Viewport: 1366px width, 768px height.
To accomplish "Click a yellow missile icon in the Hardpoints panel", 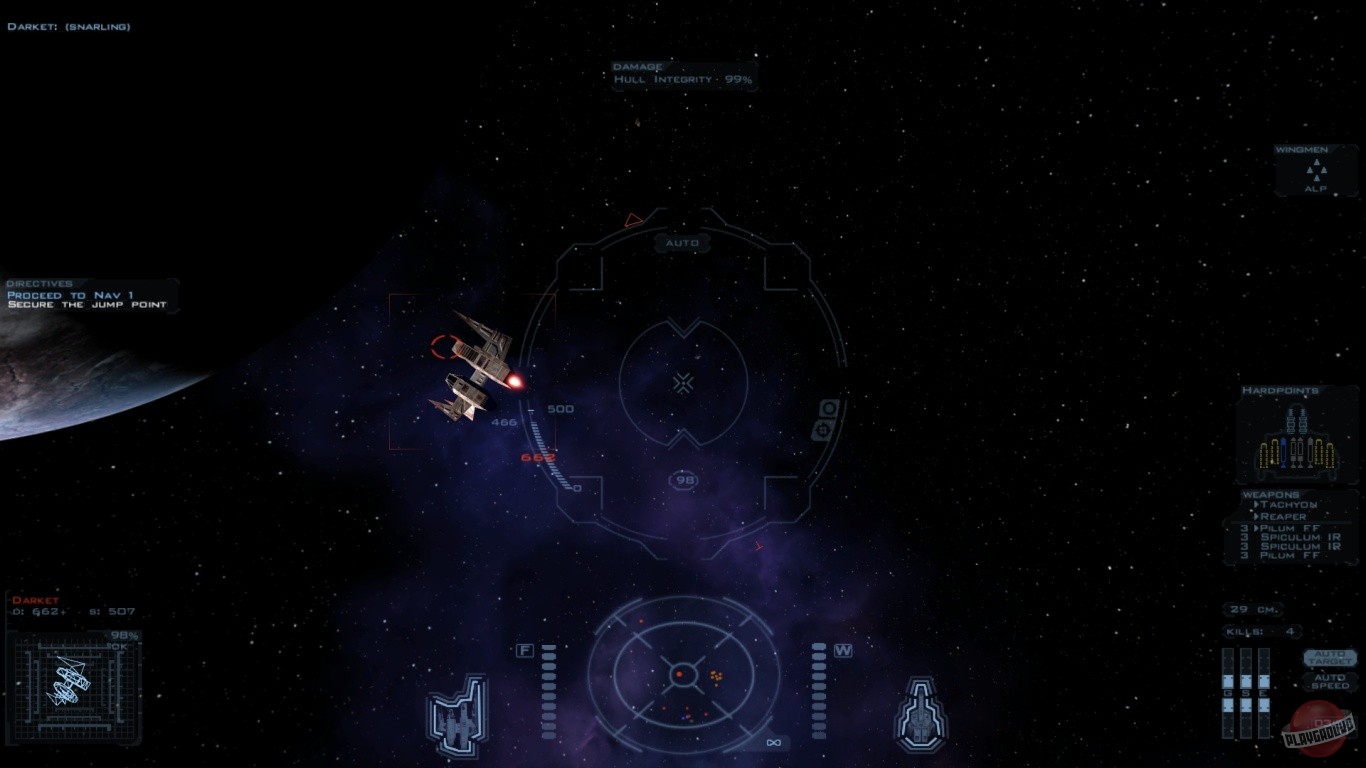I will click(1264, 453).
